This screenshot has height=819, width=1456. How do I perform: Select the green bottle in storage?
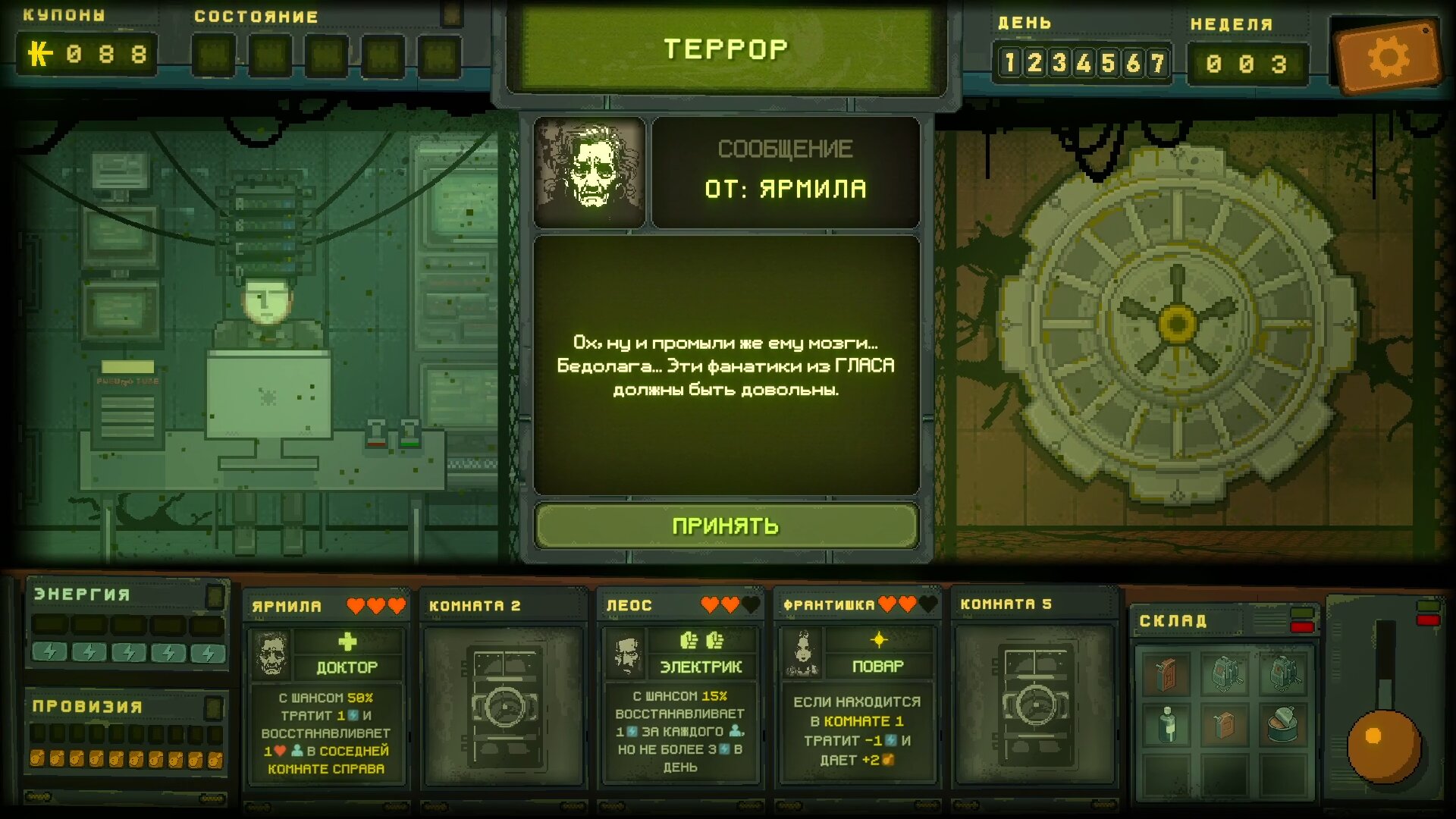[1167, 724]
